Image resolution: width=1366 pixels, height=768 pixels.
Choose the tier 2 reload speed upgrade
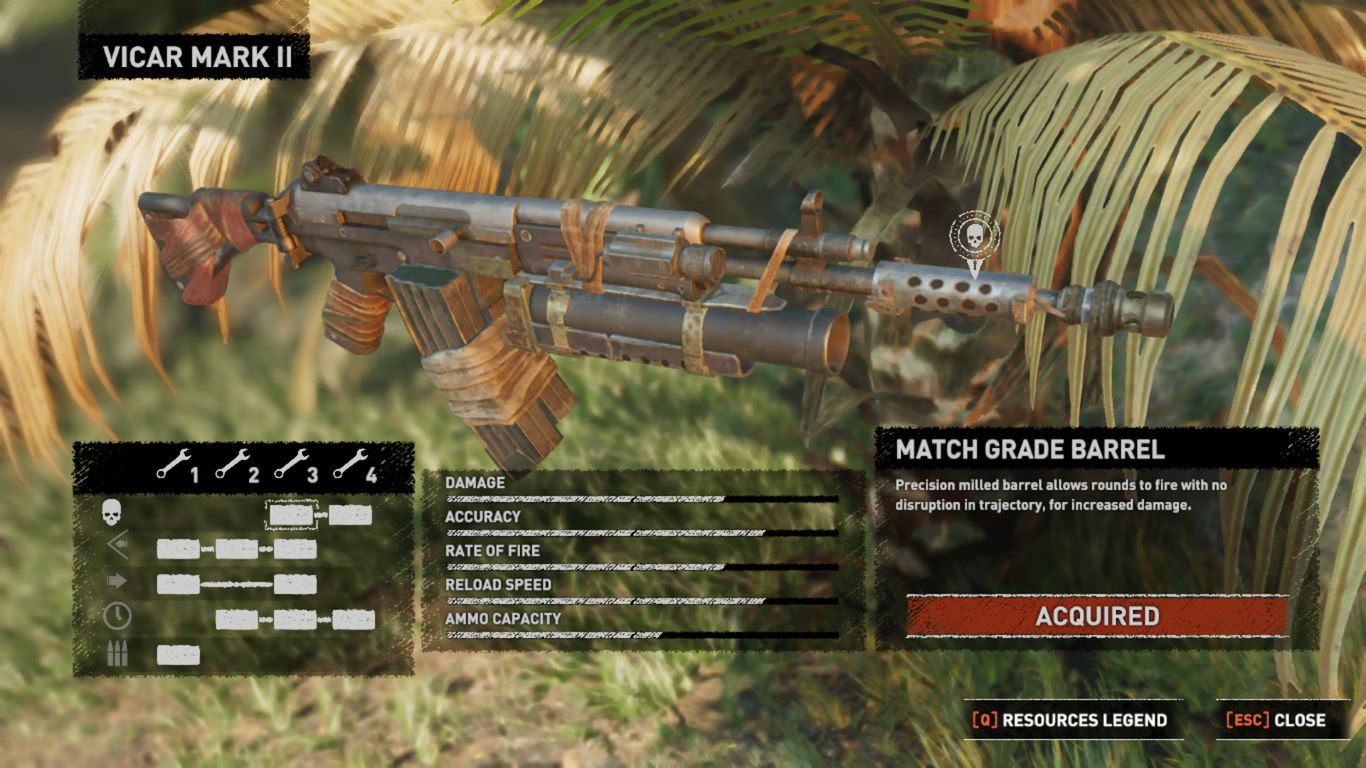click(237, 620)
